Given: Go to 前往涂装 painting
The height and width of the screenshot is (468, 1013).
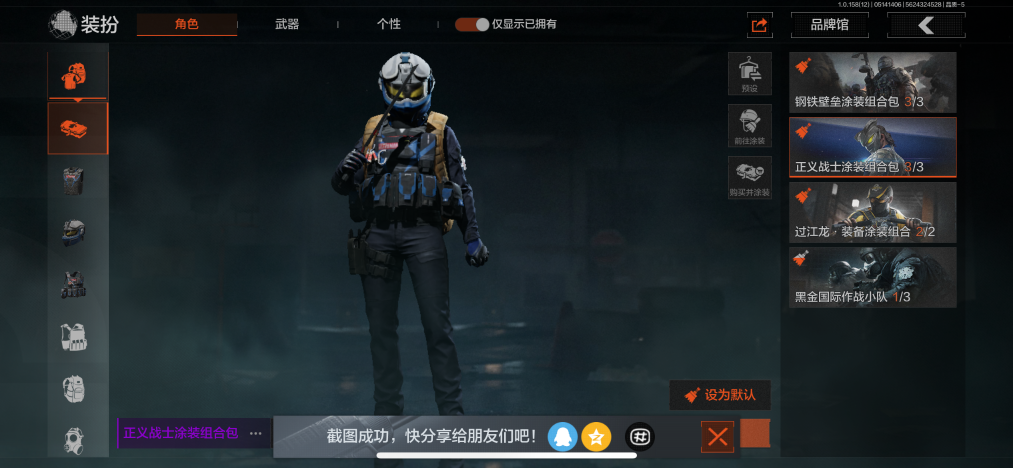Looking at the screenshot, I should [749, 126].
